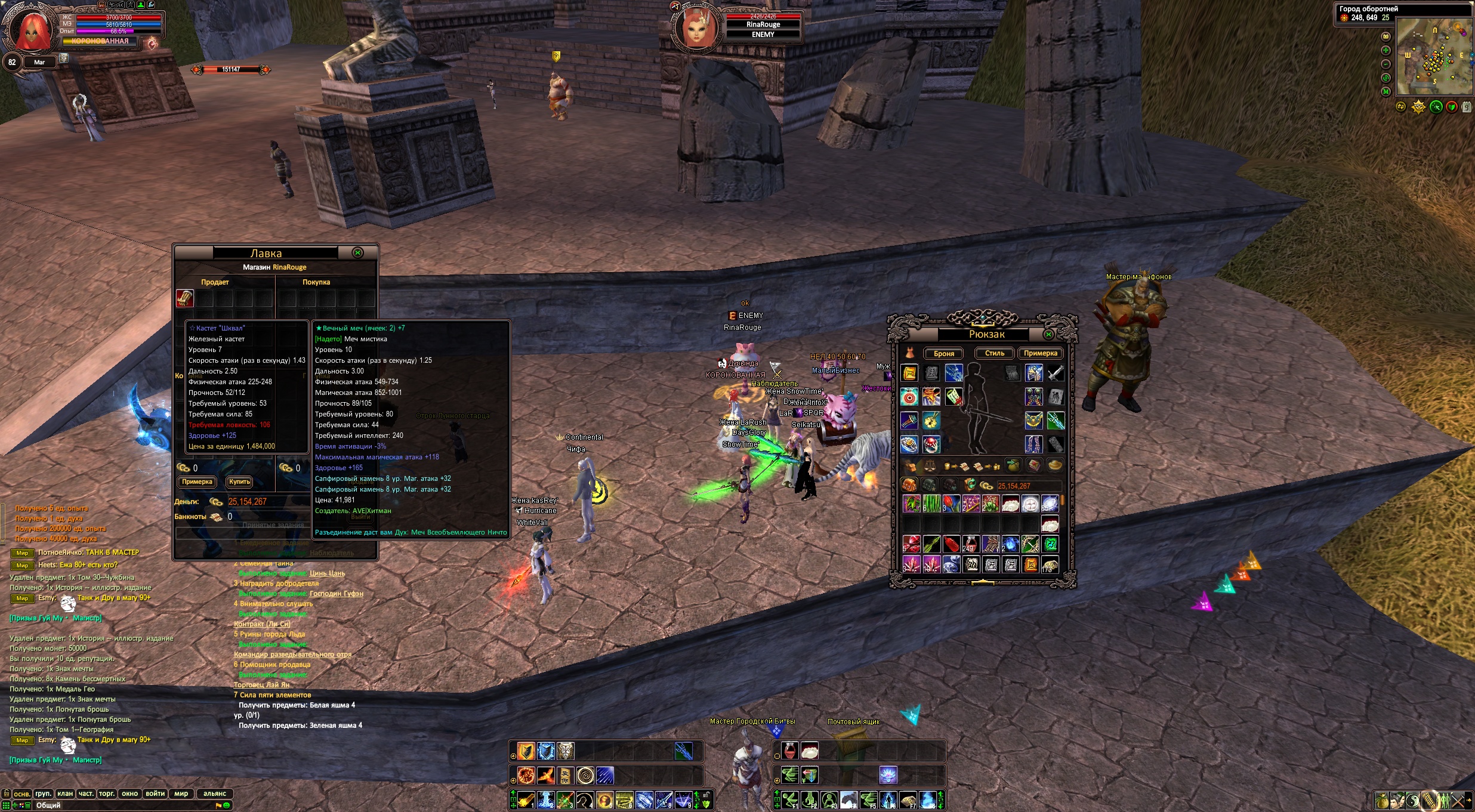Click the Общий chat input field
This screenshot has width=1475, height=812.
(119, 805)
